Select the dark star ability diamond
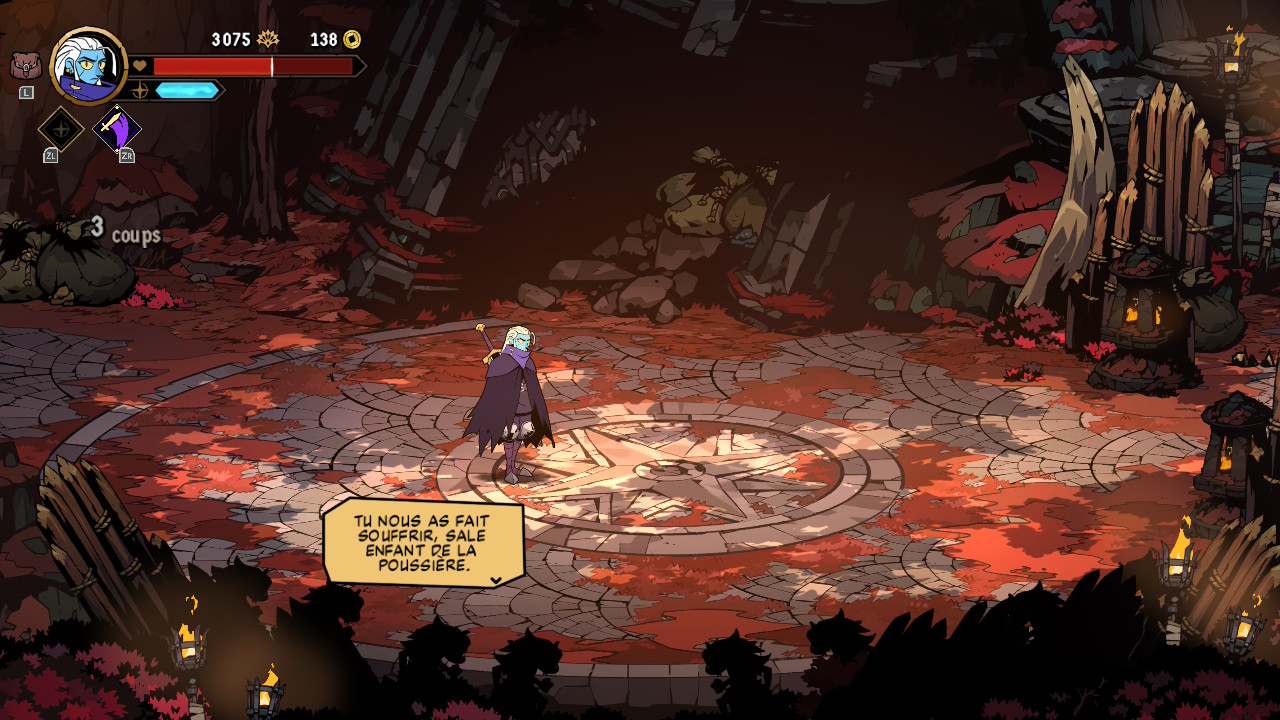Viewport: 1280px width, 720px height. point(61,129)
